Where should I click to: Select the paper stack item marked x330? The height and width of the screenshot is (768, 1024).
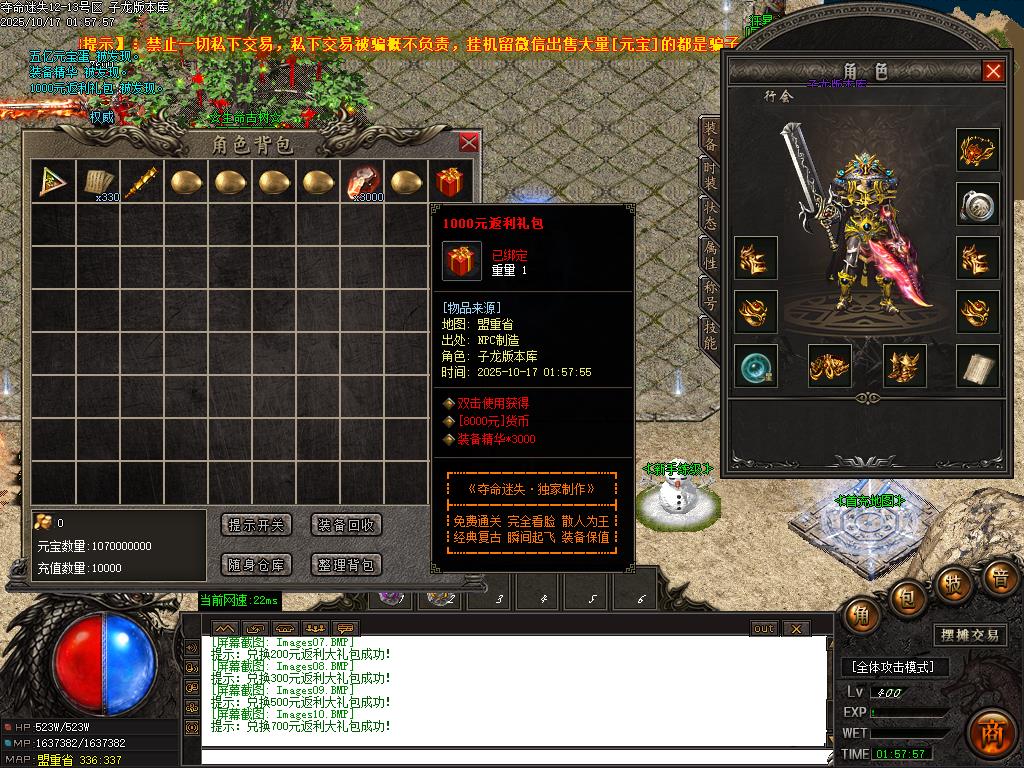coord(96,182)
